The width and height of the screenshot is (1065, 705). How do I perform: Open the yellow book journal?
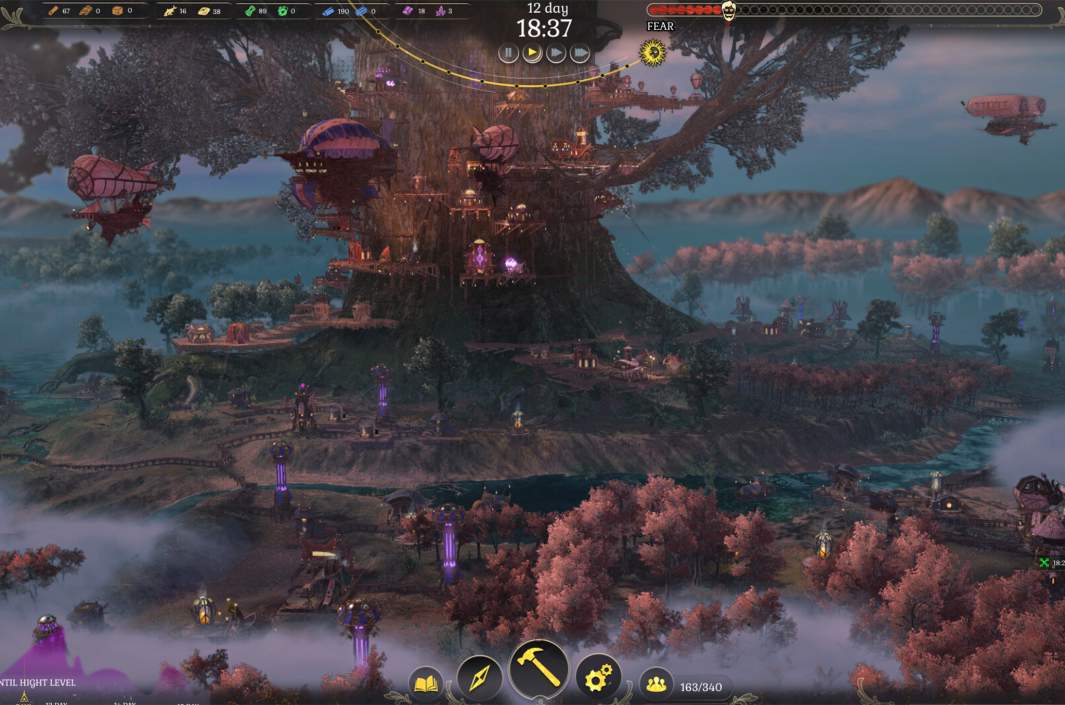[427, 684]
